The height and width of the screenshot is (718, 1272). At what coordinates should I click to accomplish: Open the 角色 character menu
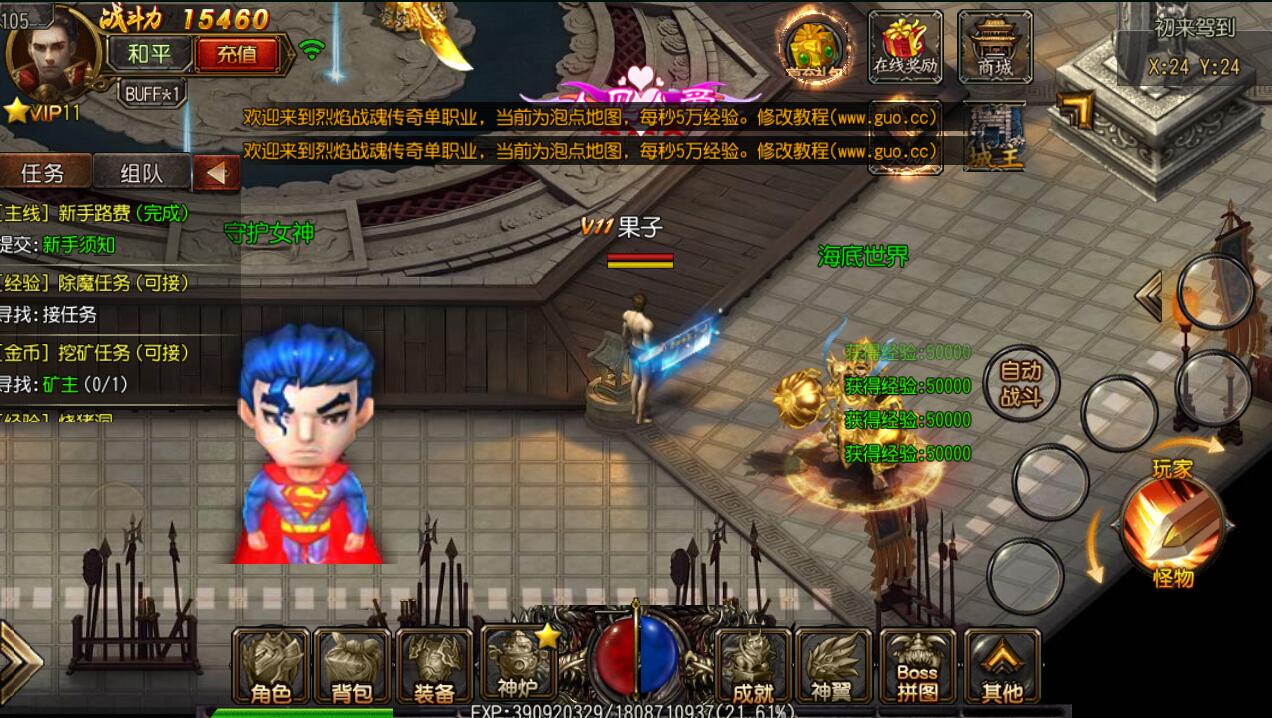(x=270, y=665)
